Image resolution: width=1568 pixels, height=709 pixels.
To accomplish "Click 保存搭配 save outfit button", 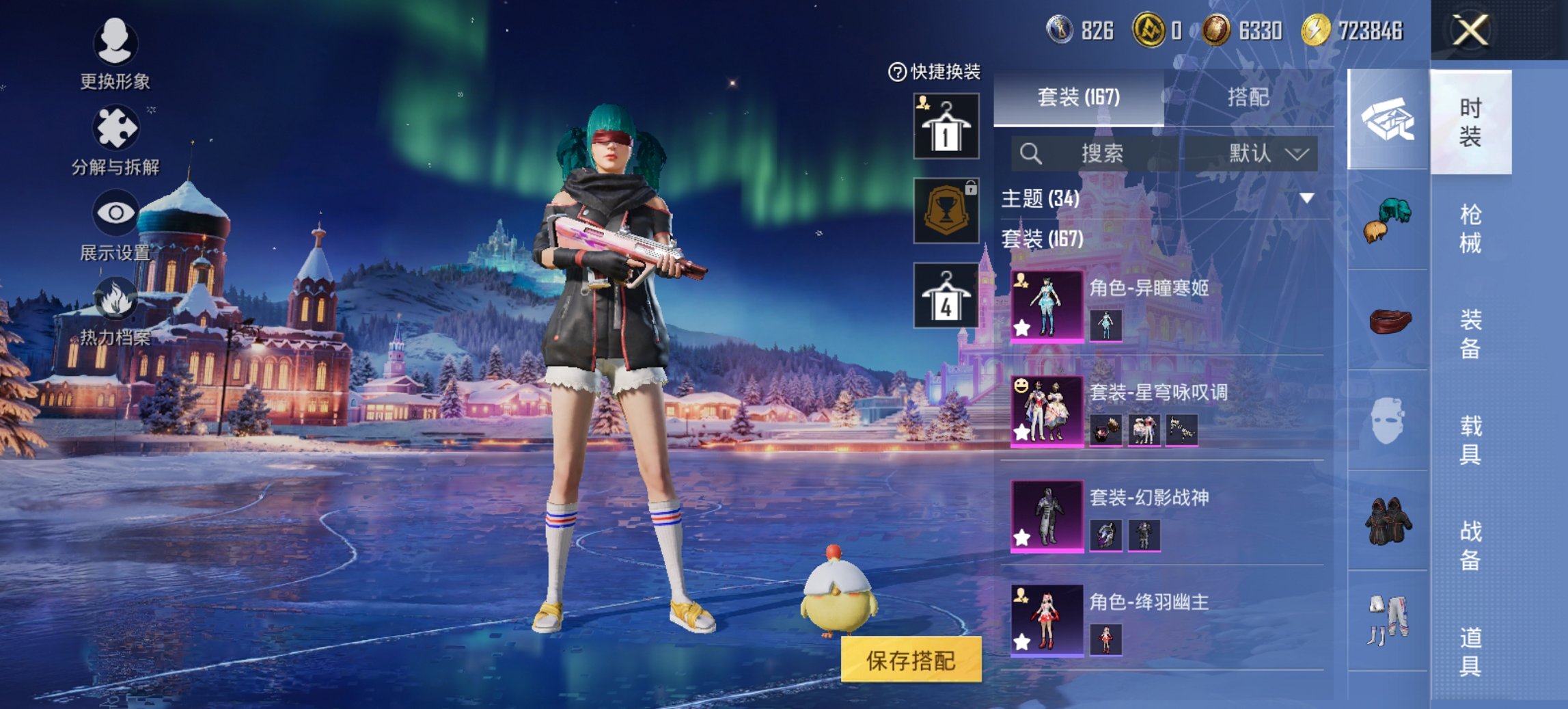I will (911, 660).
